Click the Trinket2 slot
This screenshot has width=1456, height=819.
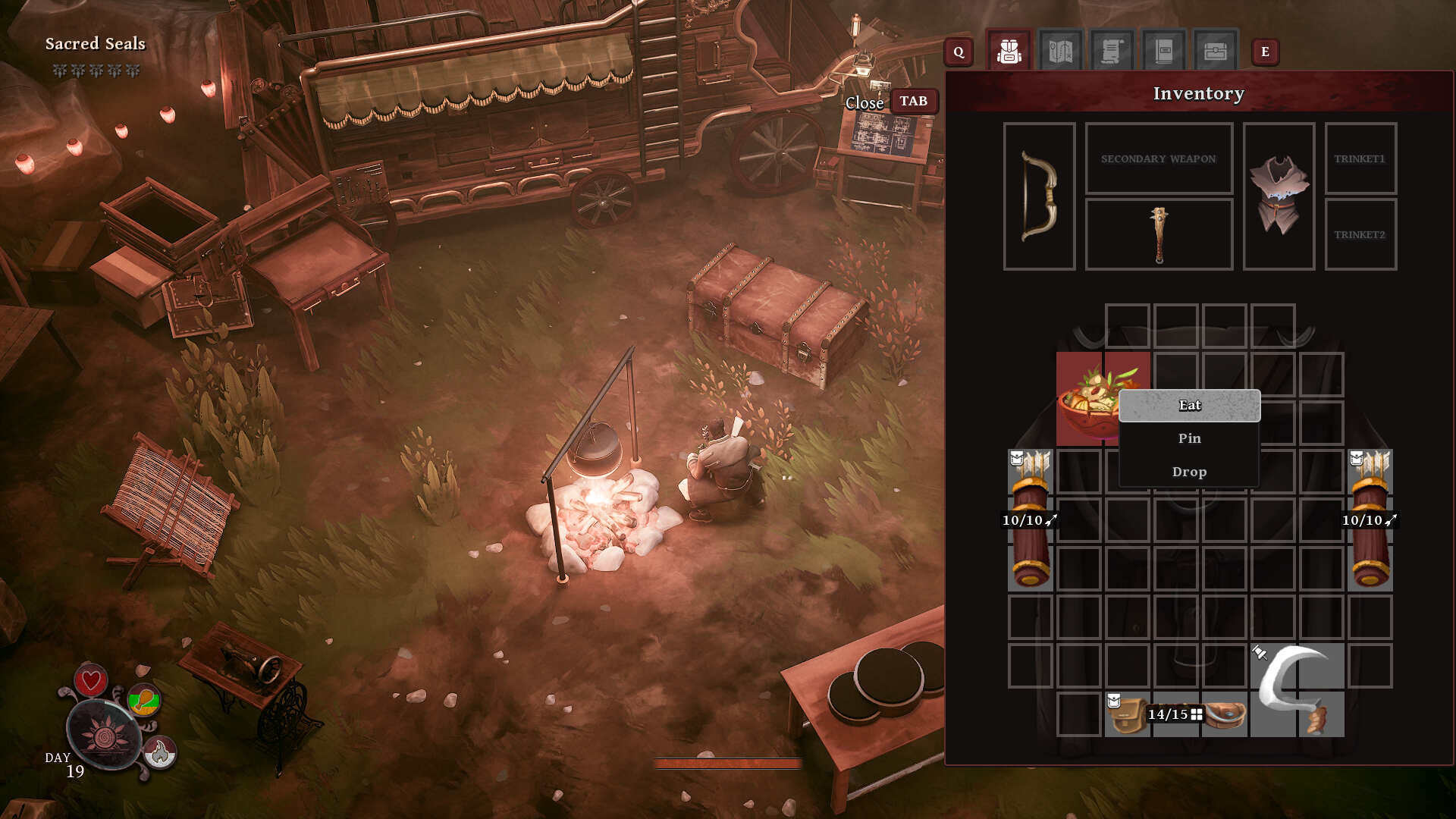click(x=1360, y=234)
